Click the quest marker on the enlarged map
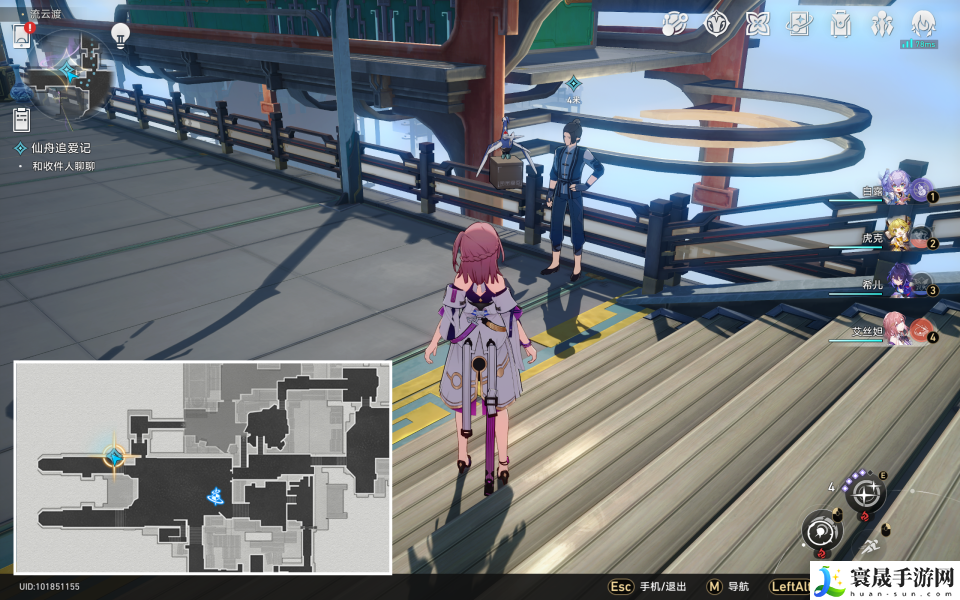 point(114,457)
